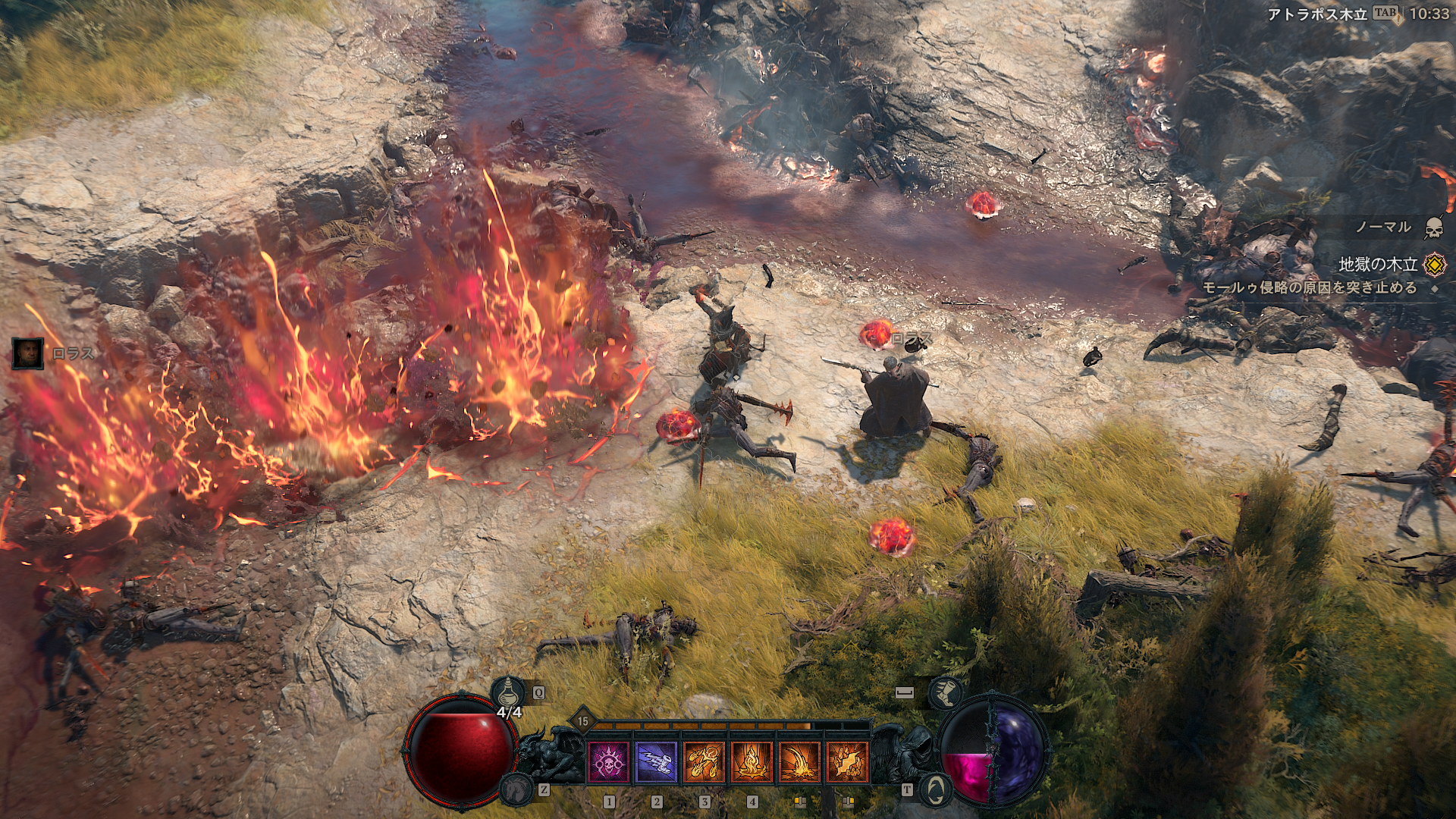Cast the fireballs skill in slot three
The image size is (1456, 819).
[704, 761]
